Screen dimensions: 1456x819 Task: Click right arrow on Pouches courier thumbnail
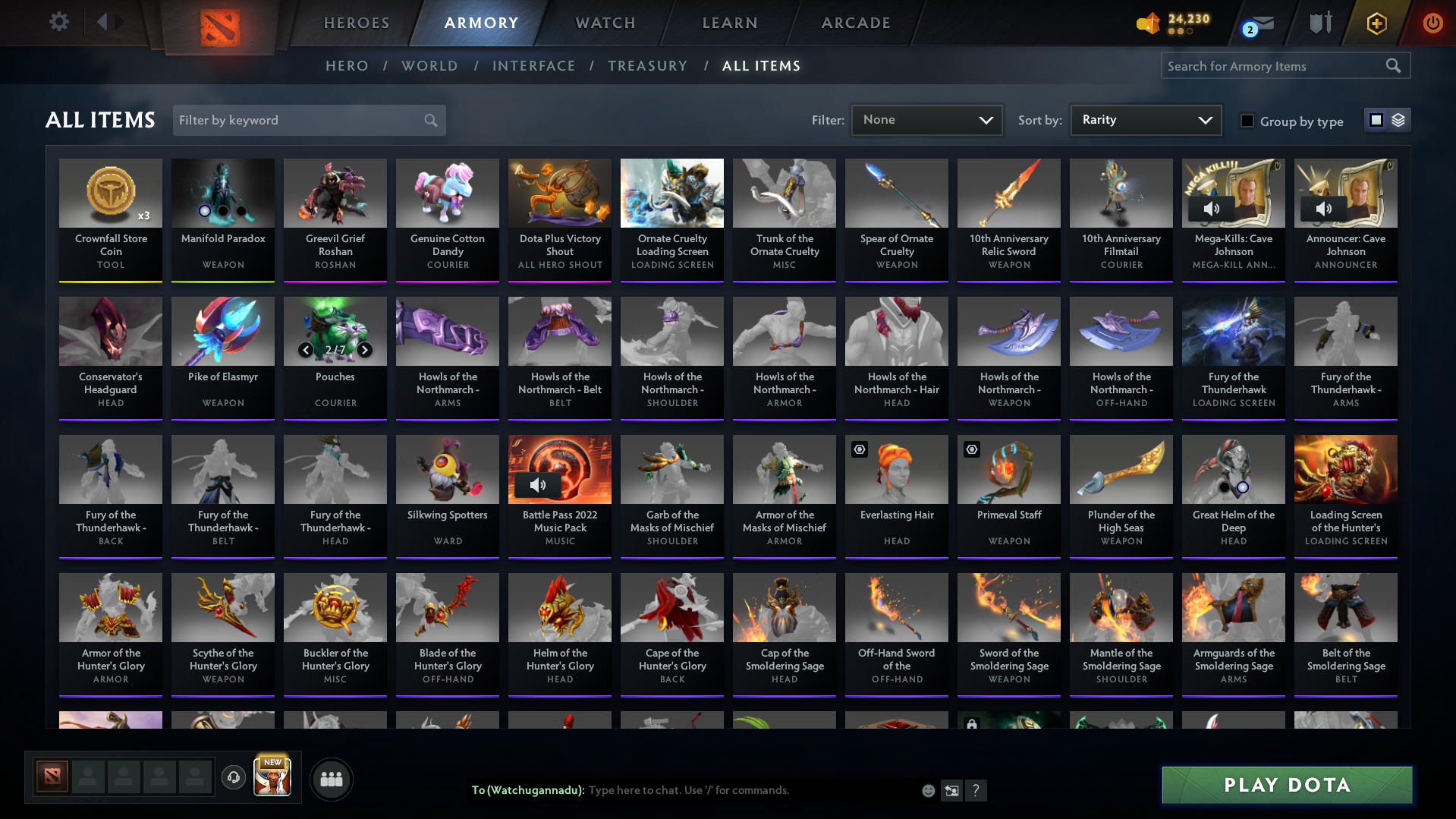[364, 350]
